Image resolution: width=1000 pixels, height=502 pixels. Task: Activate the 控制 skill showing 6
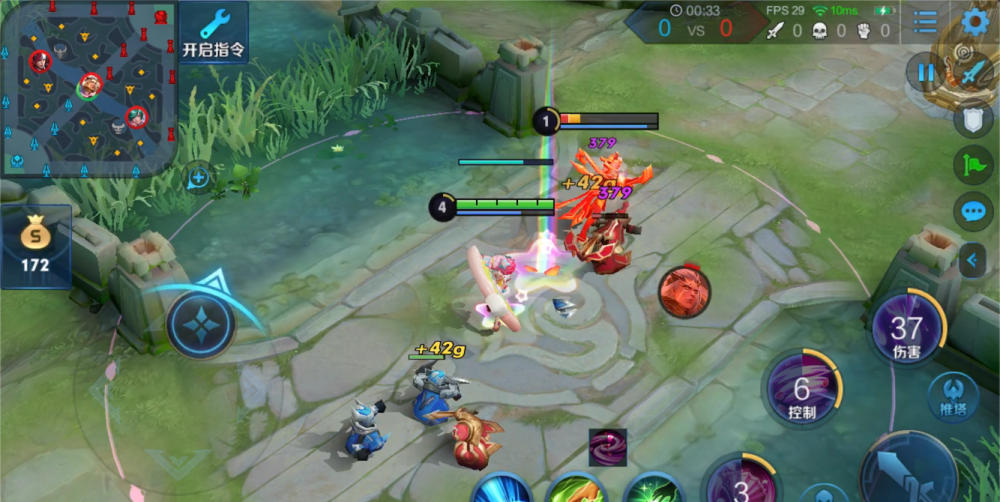pos(802,392)
